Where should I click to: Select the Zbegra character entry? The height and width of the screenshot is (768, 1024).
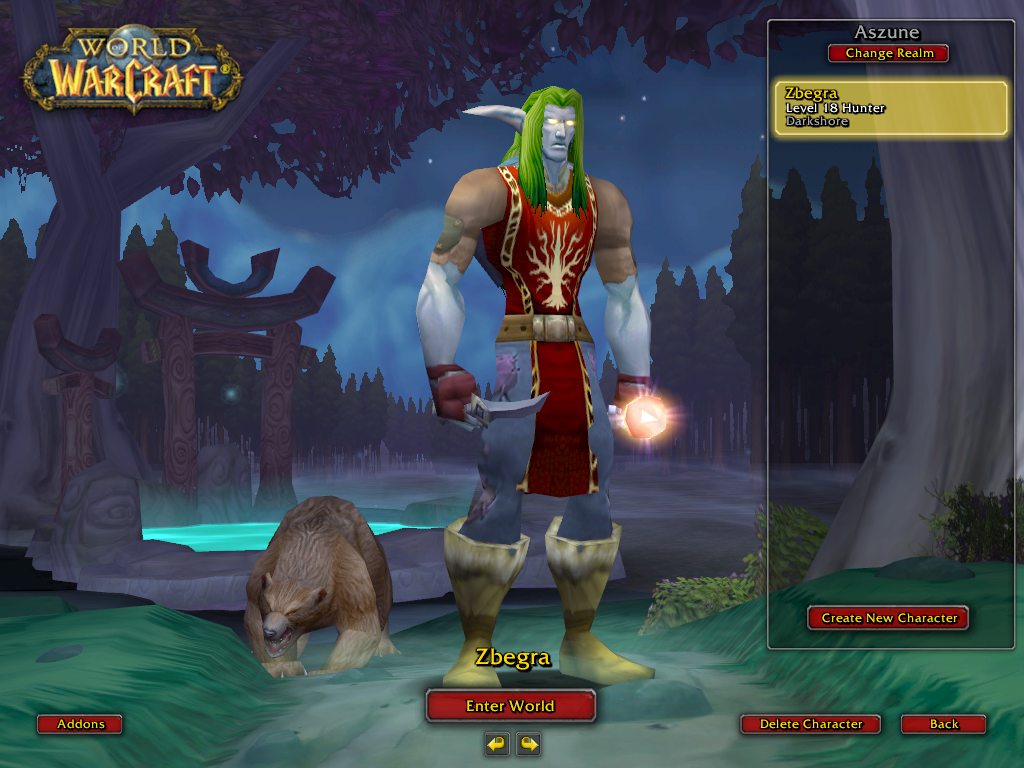pos(890,108)
